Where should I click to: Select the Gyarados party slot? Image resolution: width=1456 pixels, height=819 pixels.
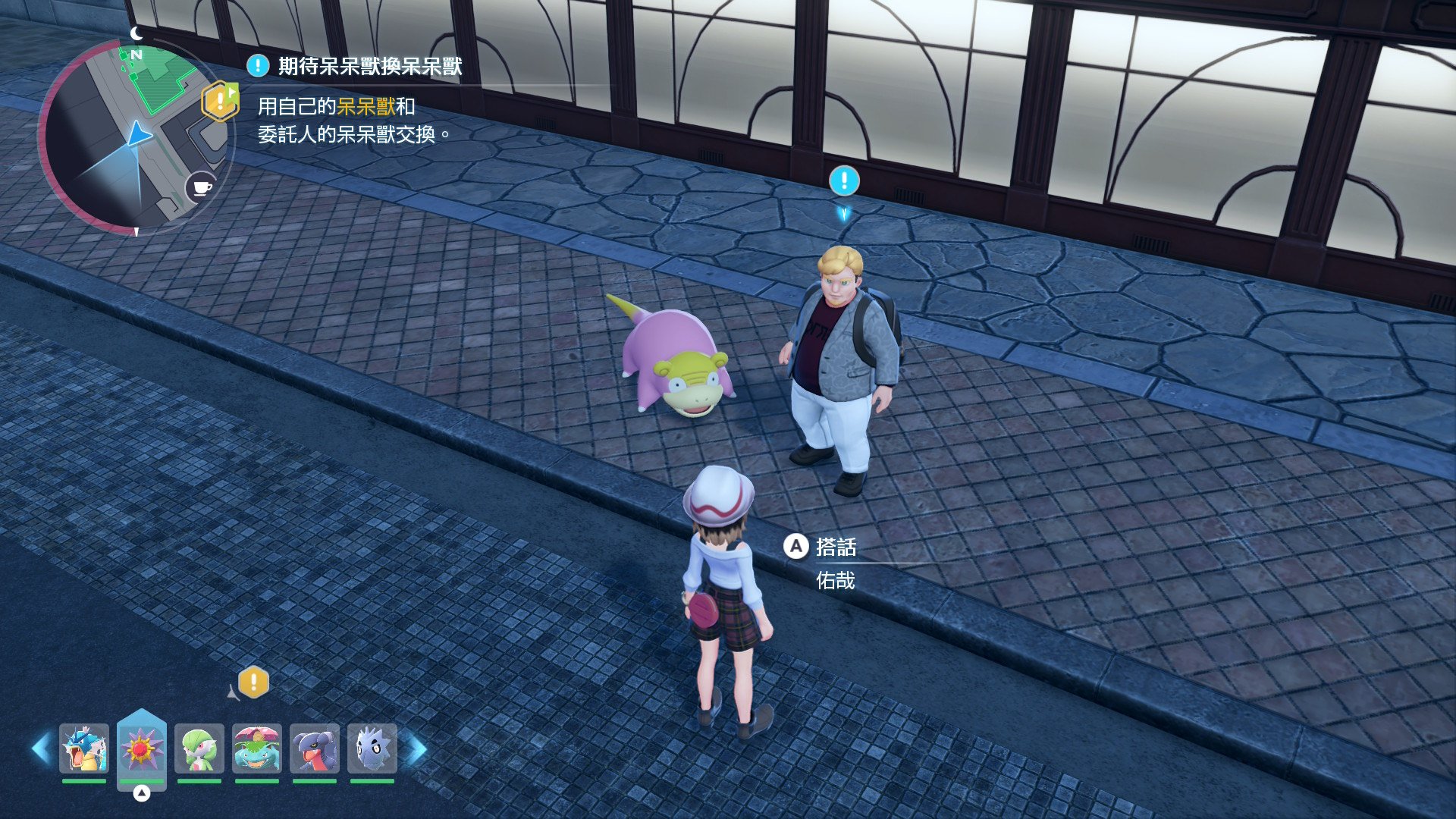84,748
